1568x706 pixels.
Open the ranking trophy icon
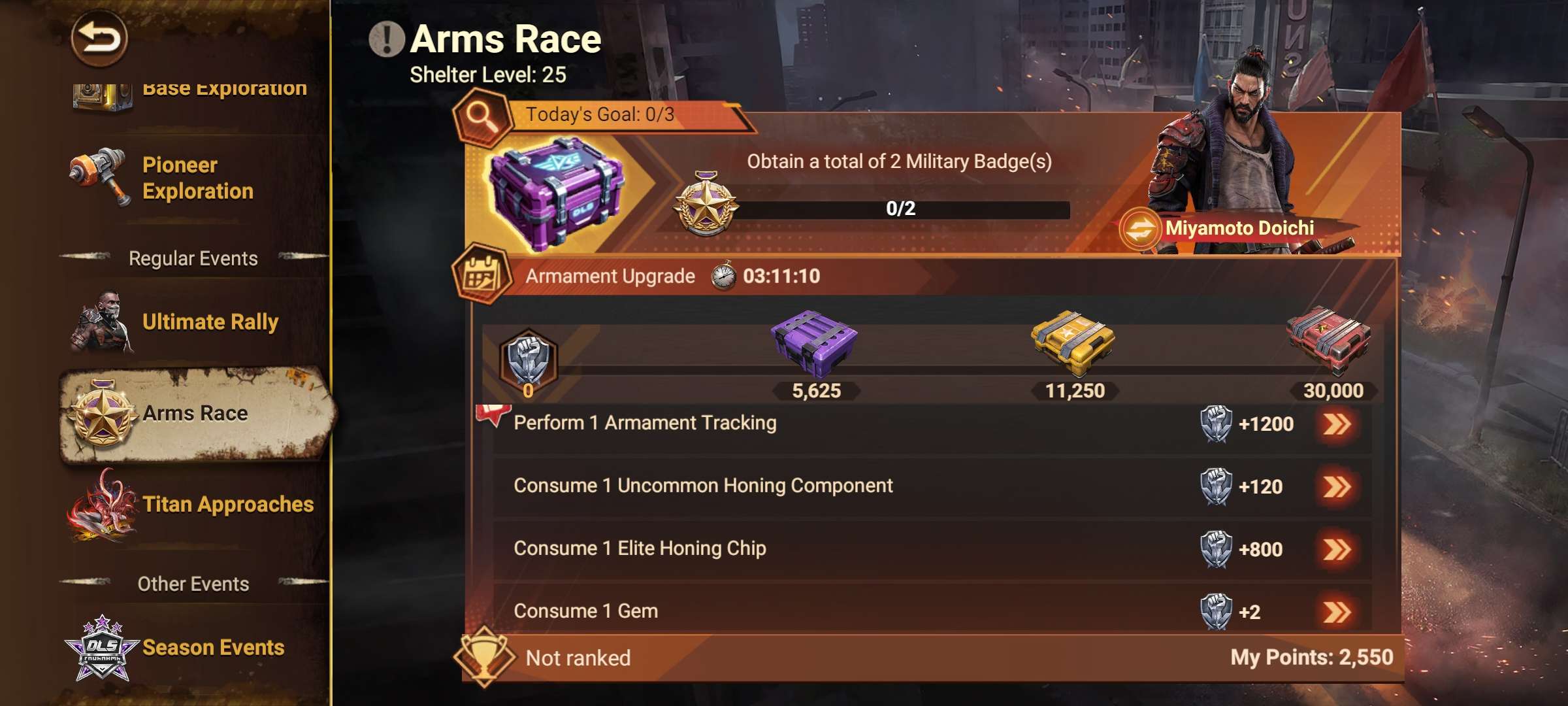click(x=485, y=656)
